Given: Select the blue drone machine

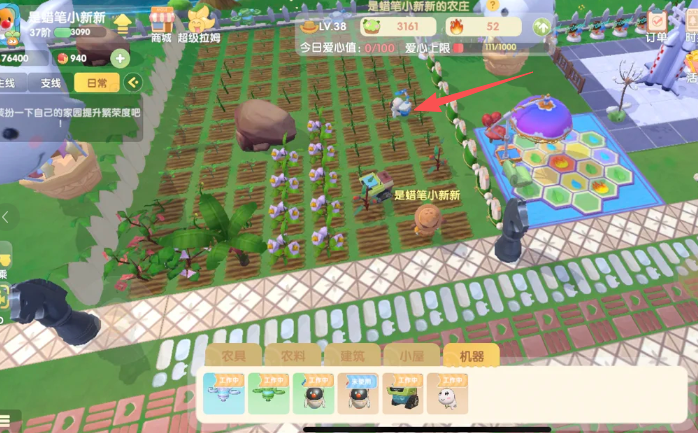Looking at the screenshot, I should pyautogui.click(x=222, y=394).
